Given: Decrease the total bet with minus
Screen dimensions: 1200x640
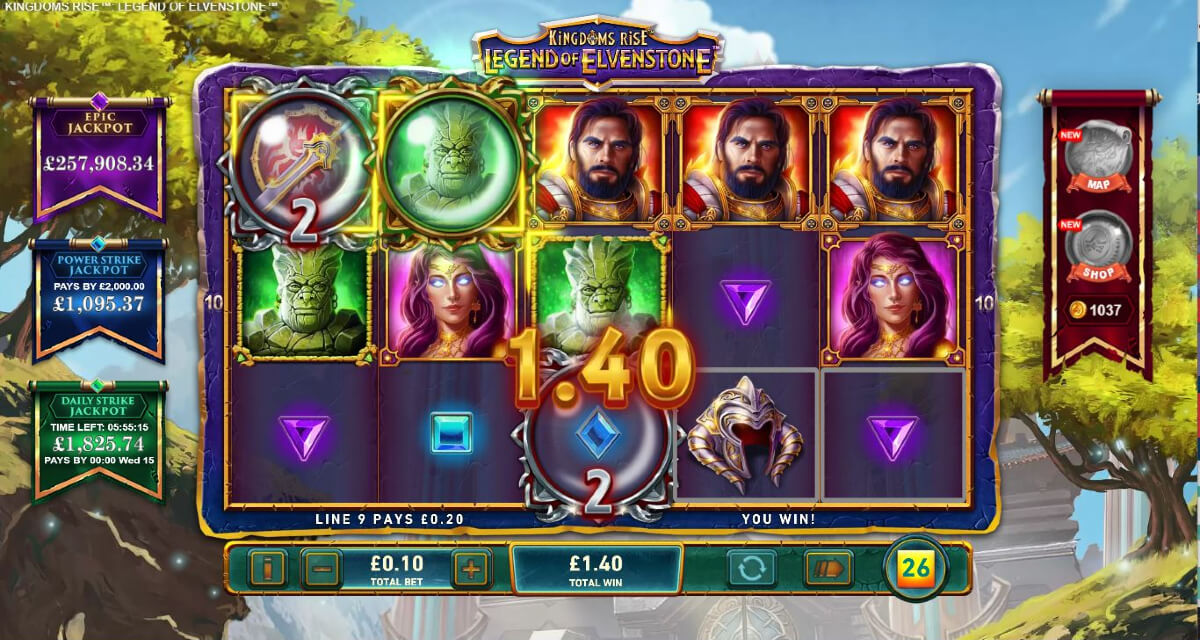Looking at the screenshot, I should 321,569.
